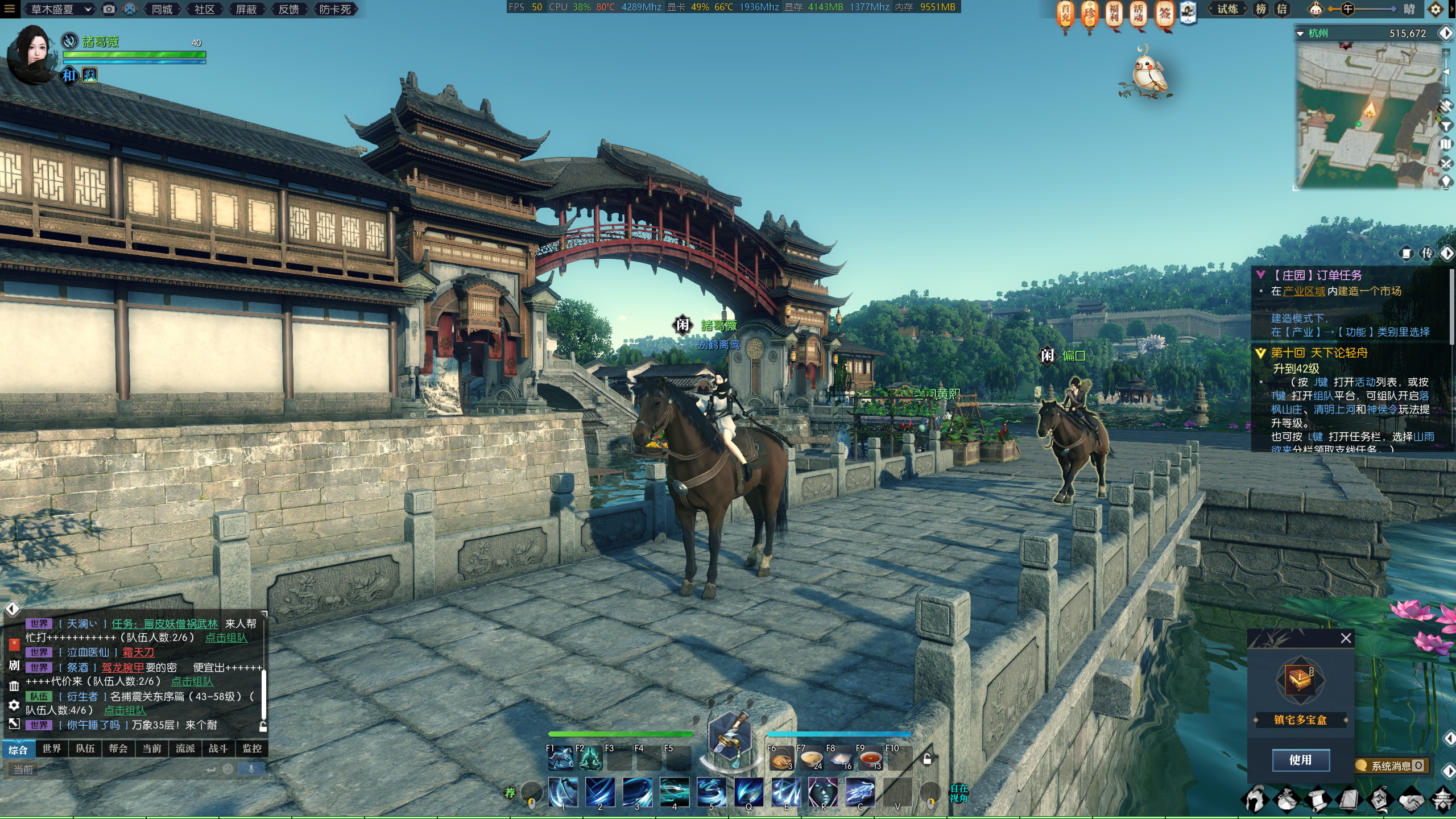This screenshot has width=1456, height=819.
Task: Open the 帮会 chat tab
Action: (x=118, y=748)
